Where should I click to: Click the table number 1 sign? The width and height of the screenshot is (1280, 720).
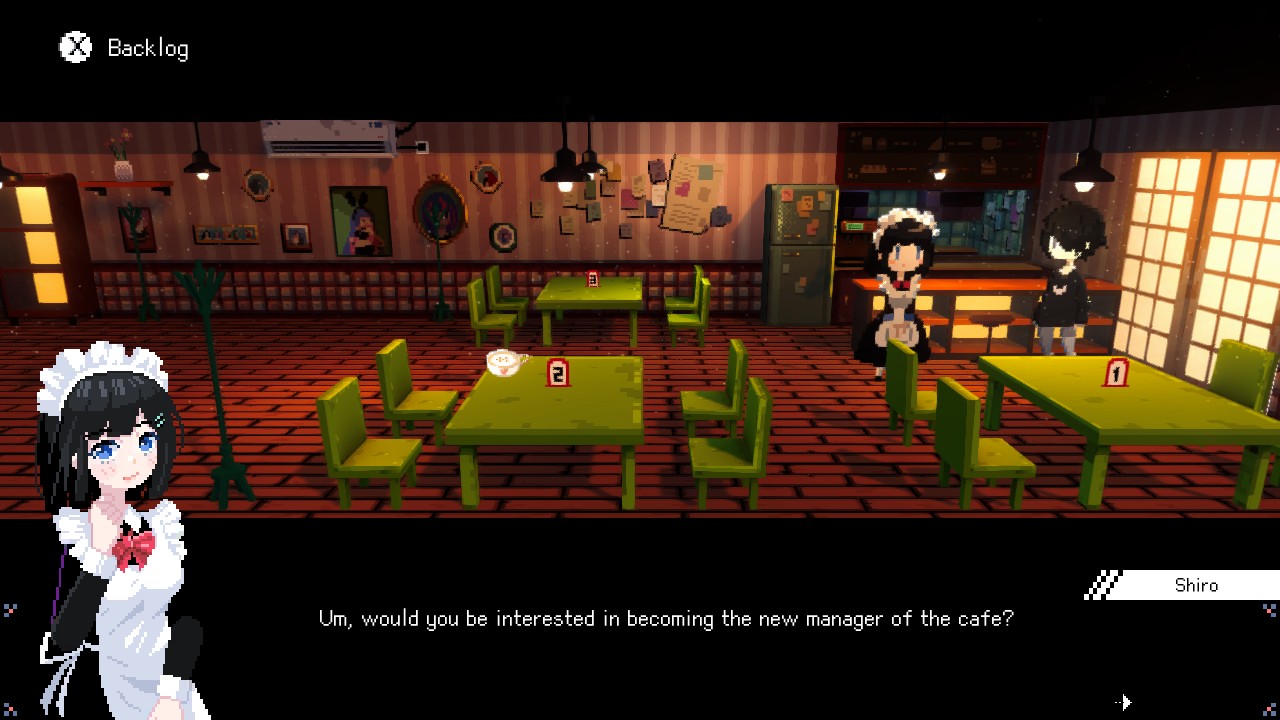tap(1117, 370)
